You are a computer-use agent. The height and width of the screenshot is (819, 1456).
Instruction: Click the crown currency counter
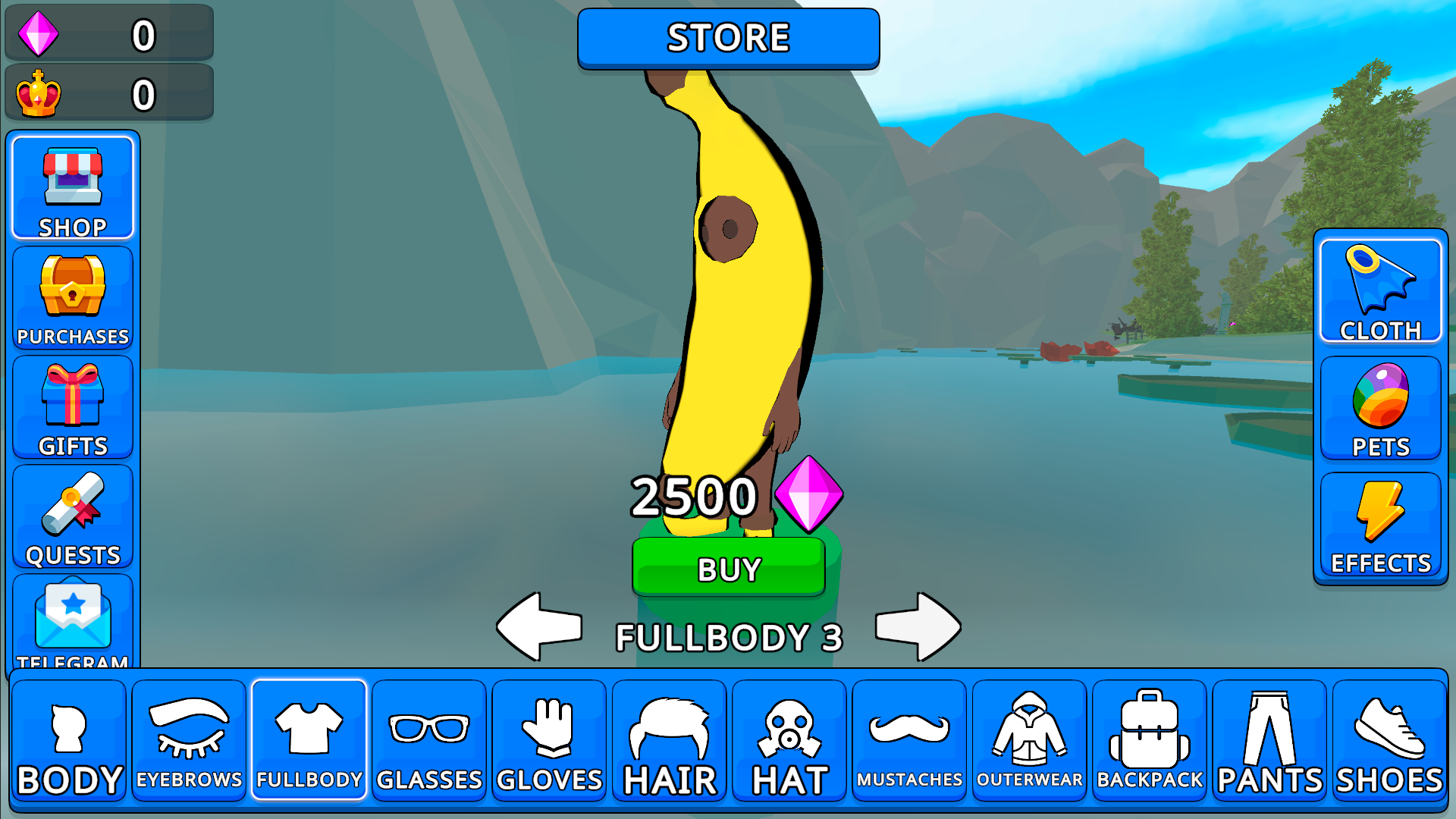click(x=108, y=93)
